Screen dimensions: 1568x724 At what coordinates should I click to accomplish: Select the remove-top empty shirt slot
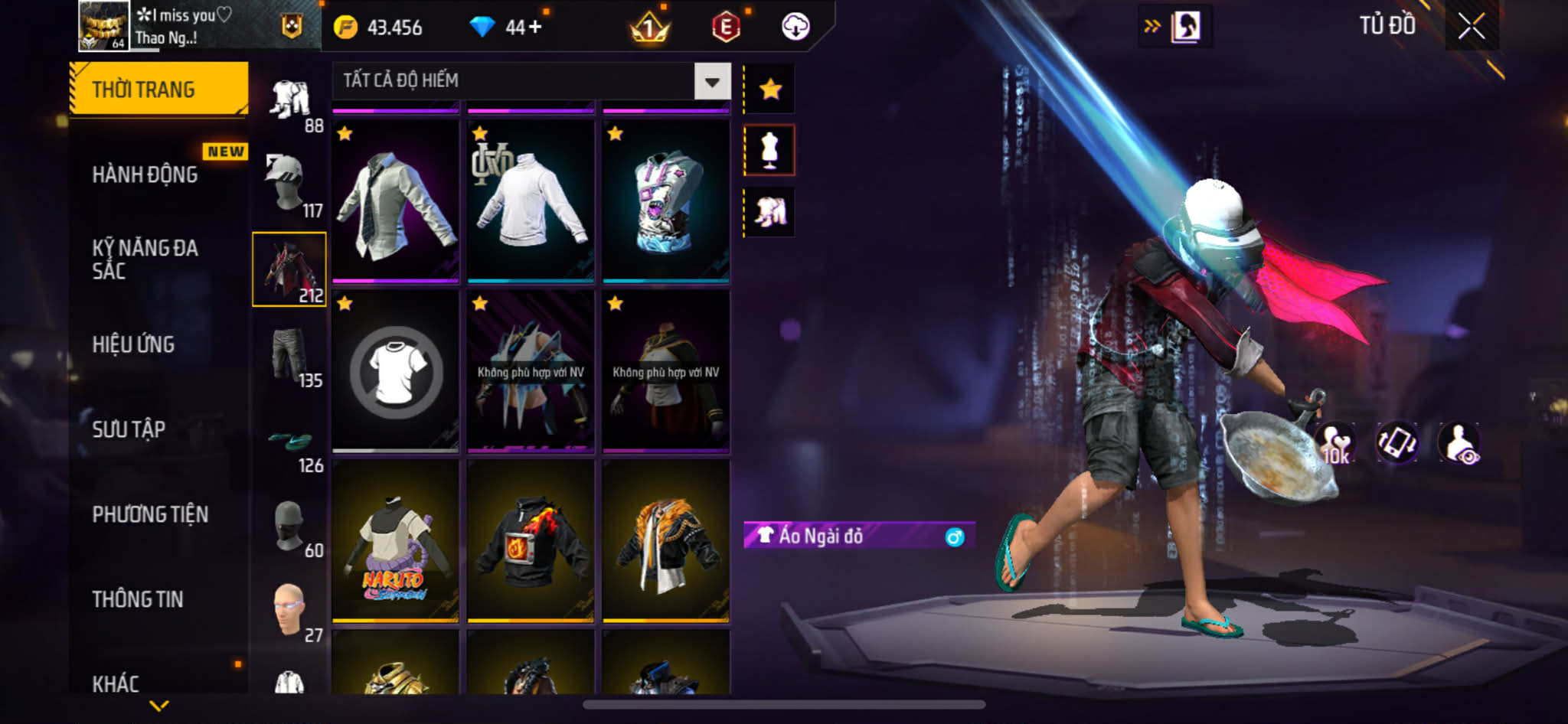(395, 372)
